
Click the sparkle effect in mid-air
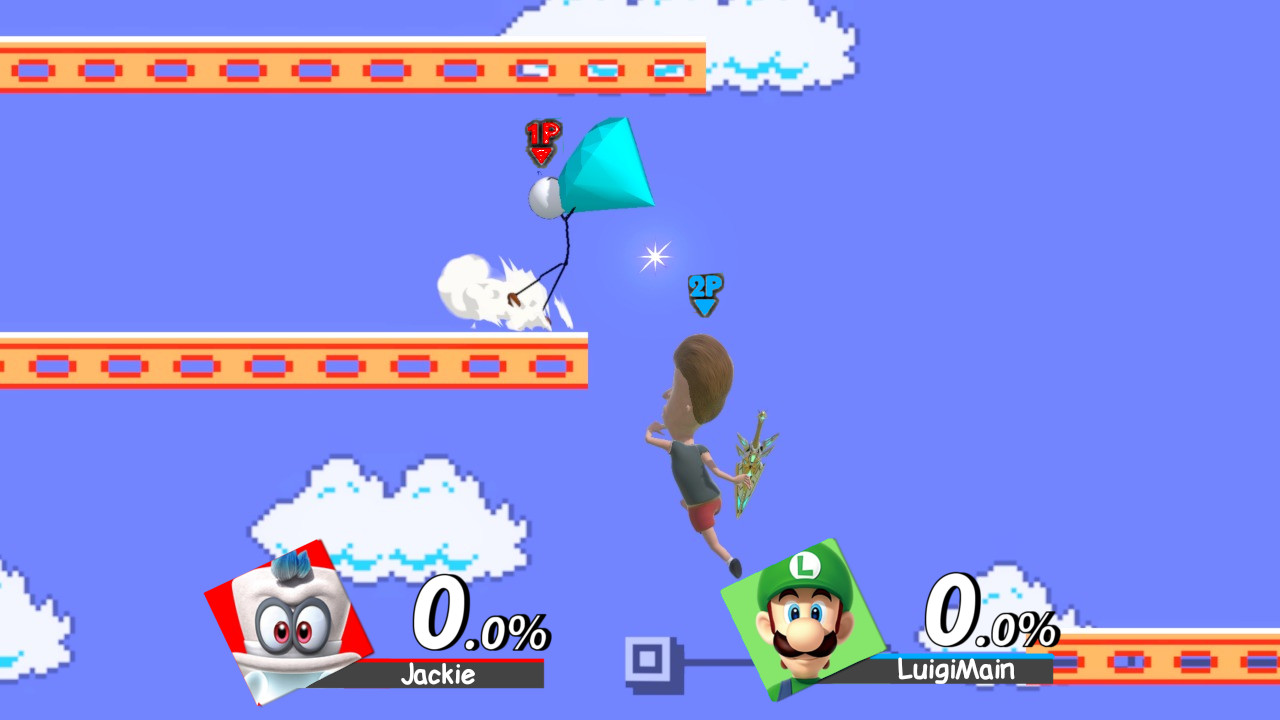(x=654, y=257)
